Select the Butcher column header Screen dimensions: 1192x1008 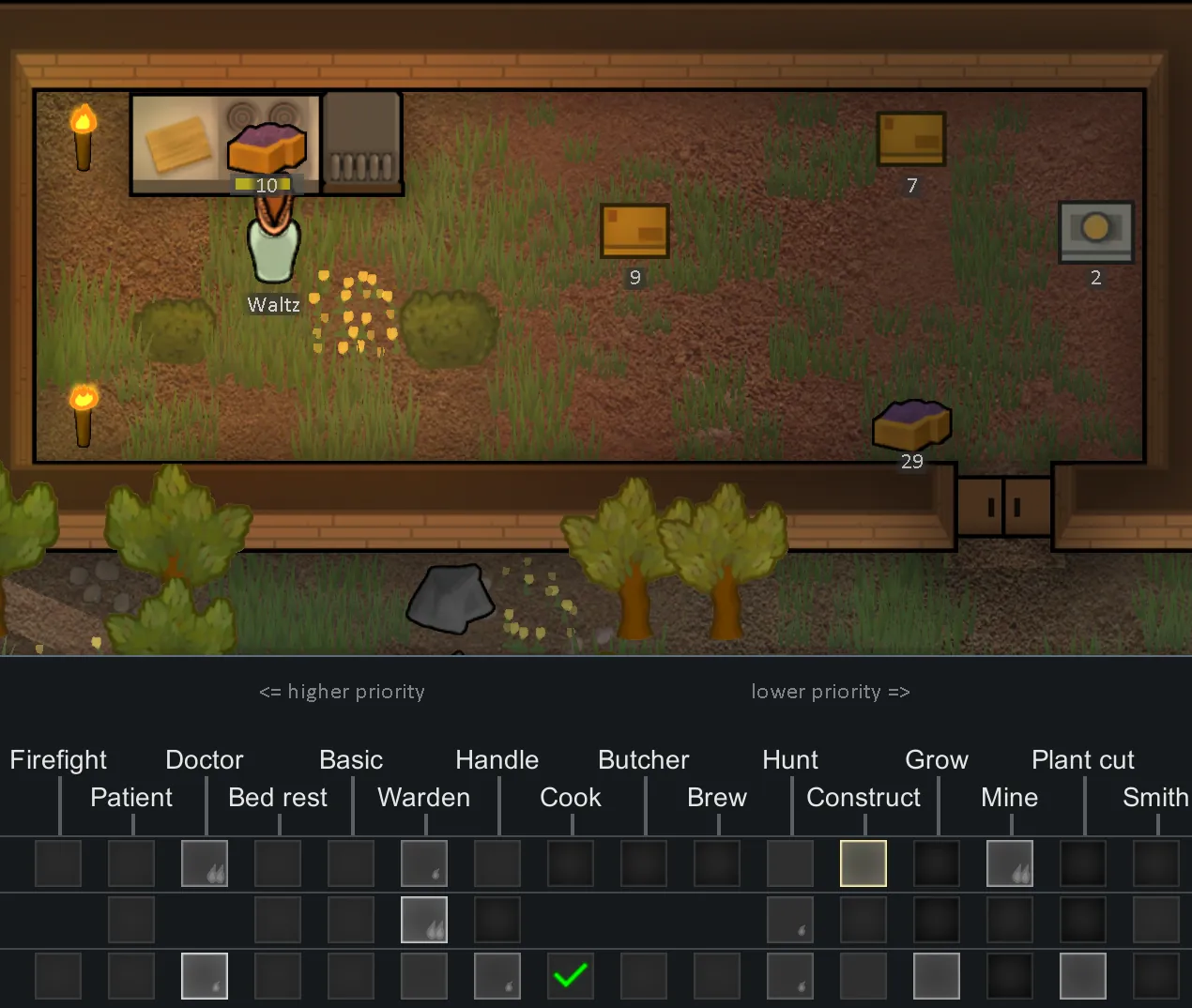644,759
